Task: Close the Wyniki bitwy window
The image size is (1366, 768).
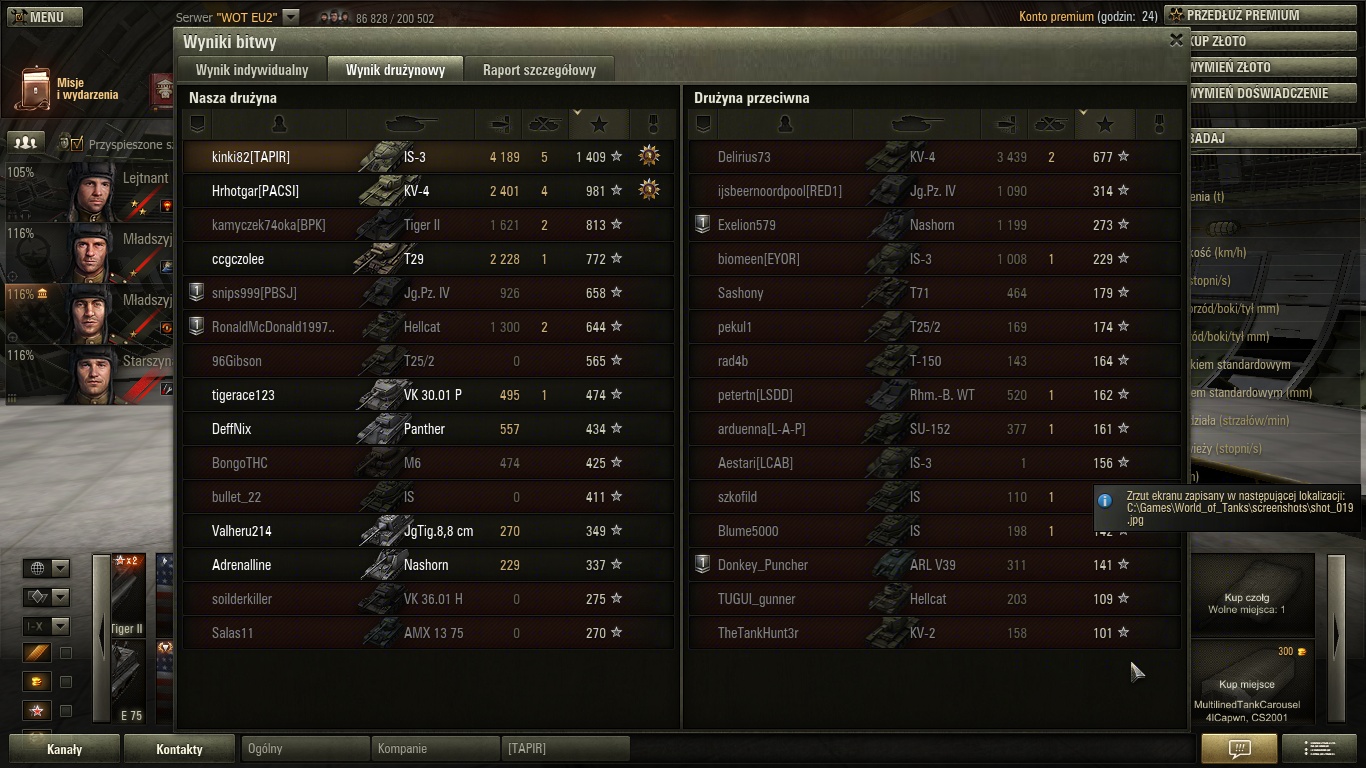Action: tap(1176, 40)
